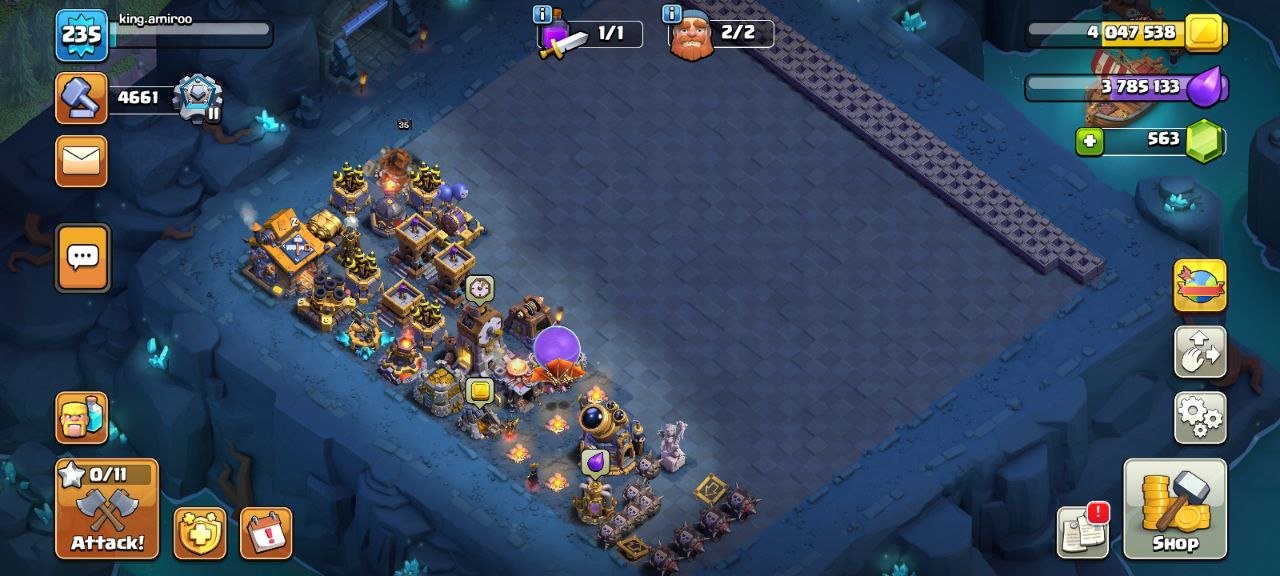The height and width of the screenshot is (576, 1280).
Task: Show info for the battle machine 1/1
Action: (x=543, y=14)
